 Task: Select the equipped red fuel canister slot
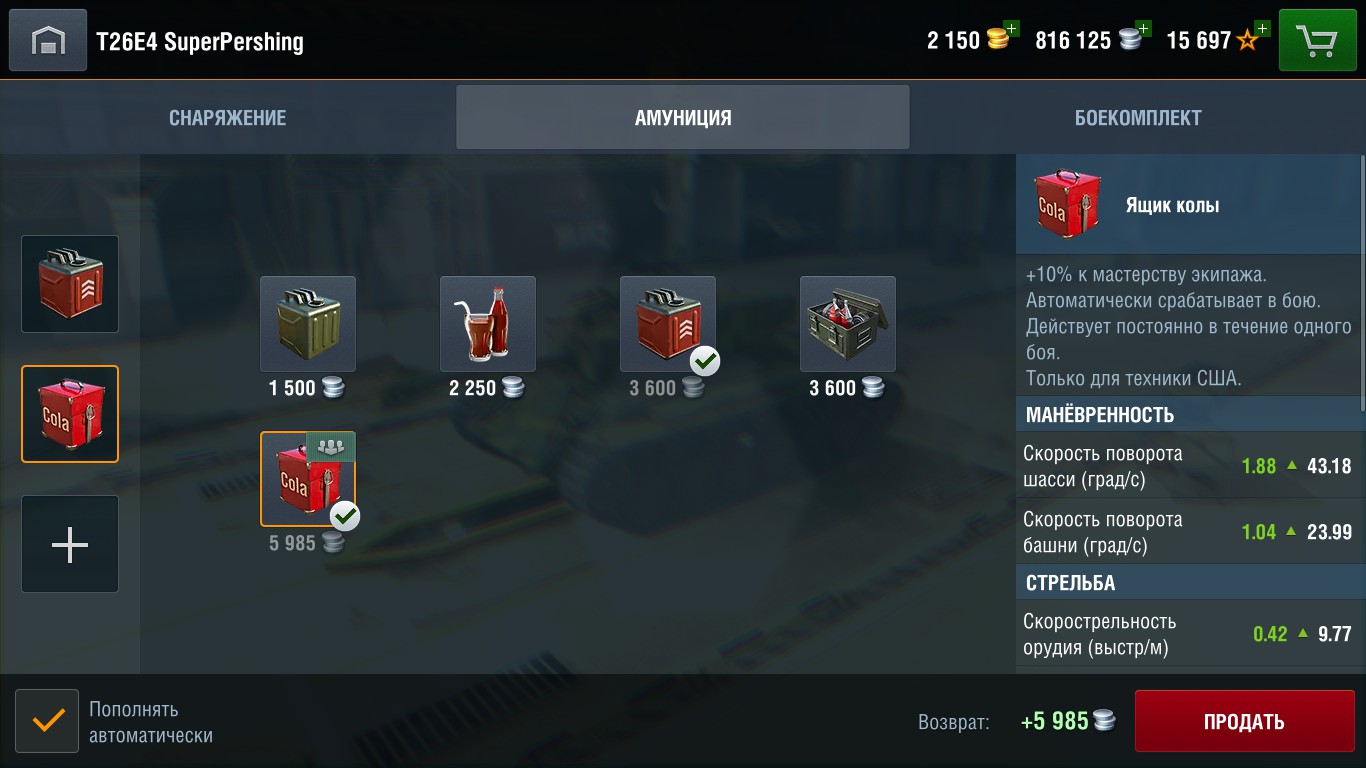coord(70,284)
